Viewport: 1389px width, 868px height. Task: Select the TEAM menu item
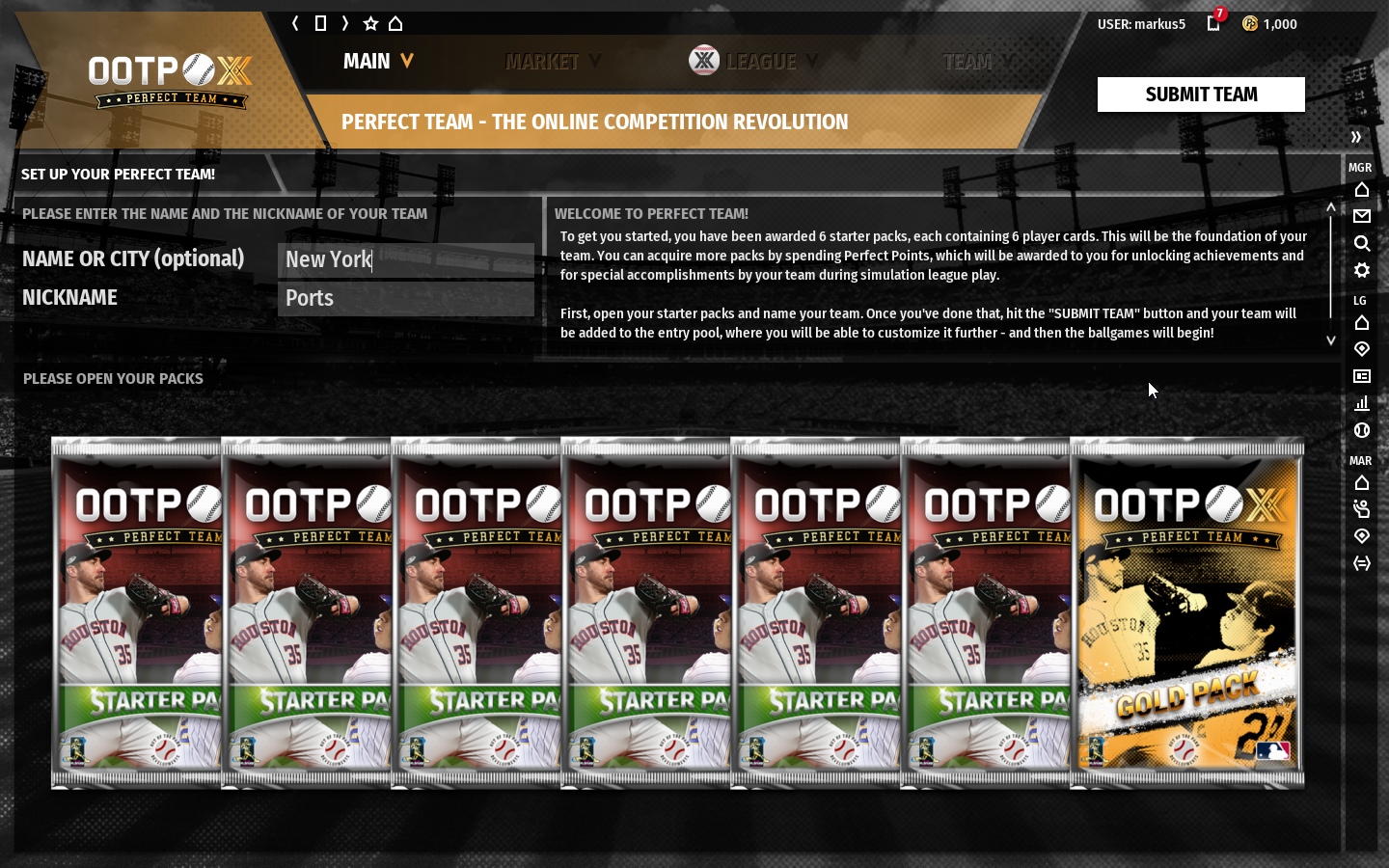(x=968, y=61)
